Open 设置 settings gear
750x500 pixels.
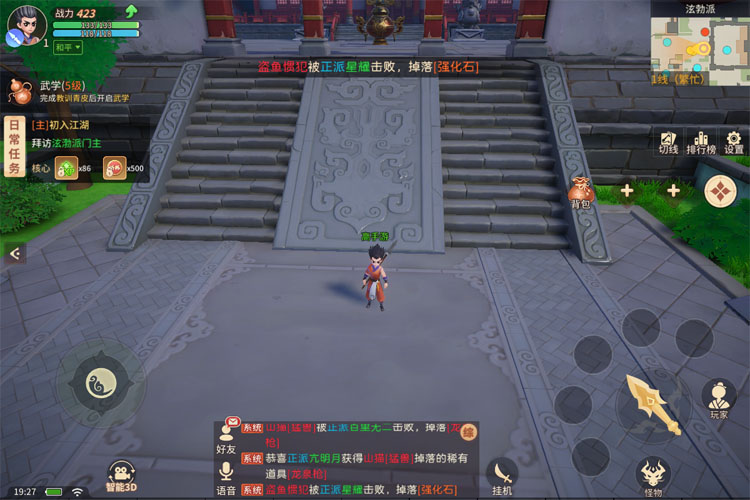(734, 142)
